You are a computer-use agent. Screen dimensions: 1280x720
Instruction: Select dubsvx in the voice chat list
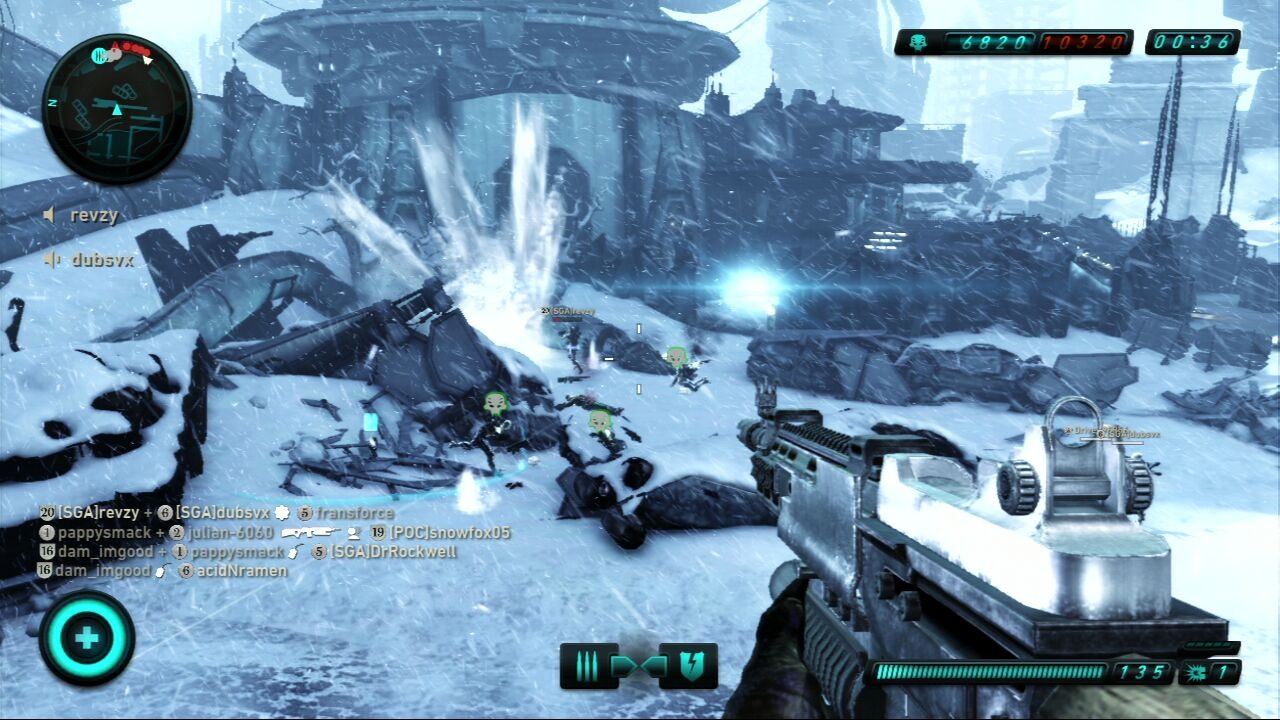coord(89,259)
